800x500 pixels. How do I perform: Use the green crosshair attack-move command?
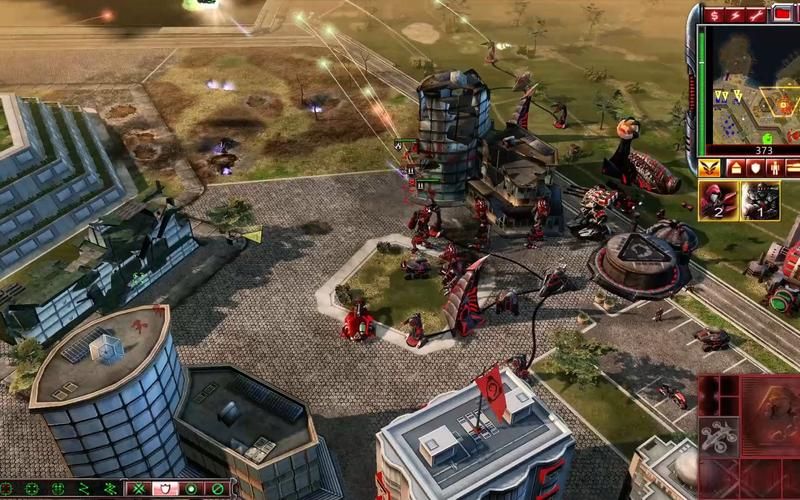pyautogui.click(x=32, y=489)
